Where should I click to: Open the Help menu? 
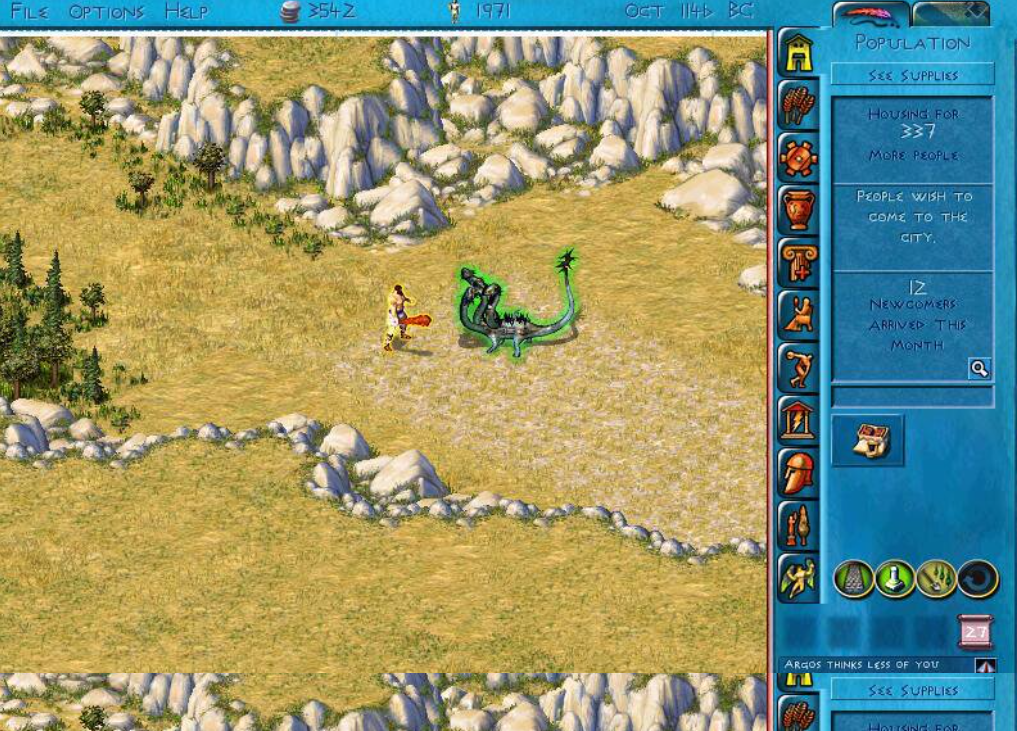(x=186, y=12)
